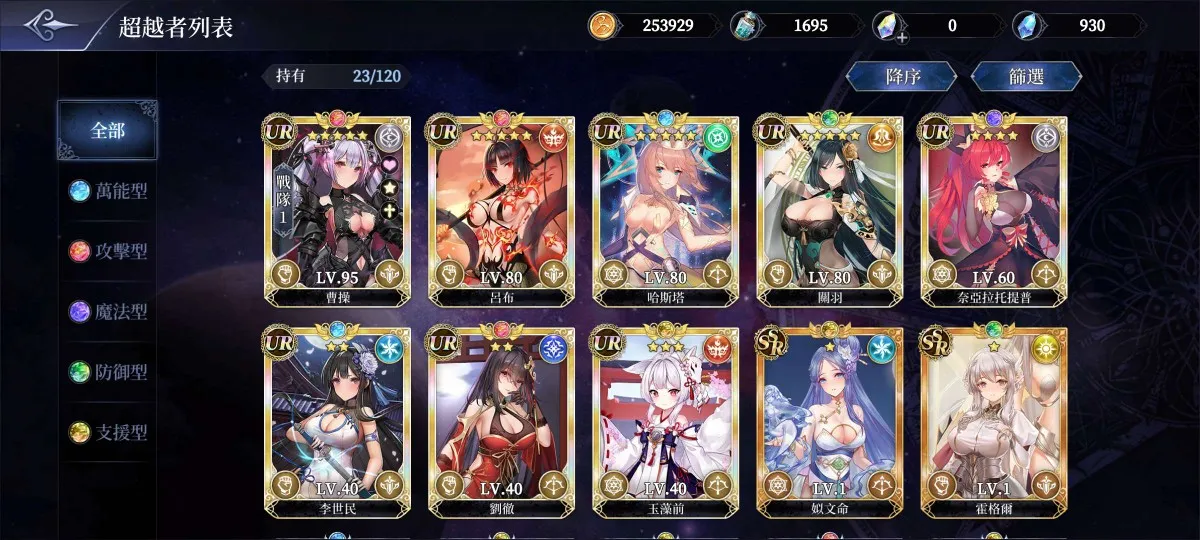This screenshot has width=1200, height=540.
Task: Open the 篩選 filter options
Action: click(1026, 77)
